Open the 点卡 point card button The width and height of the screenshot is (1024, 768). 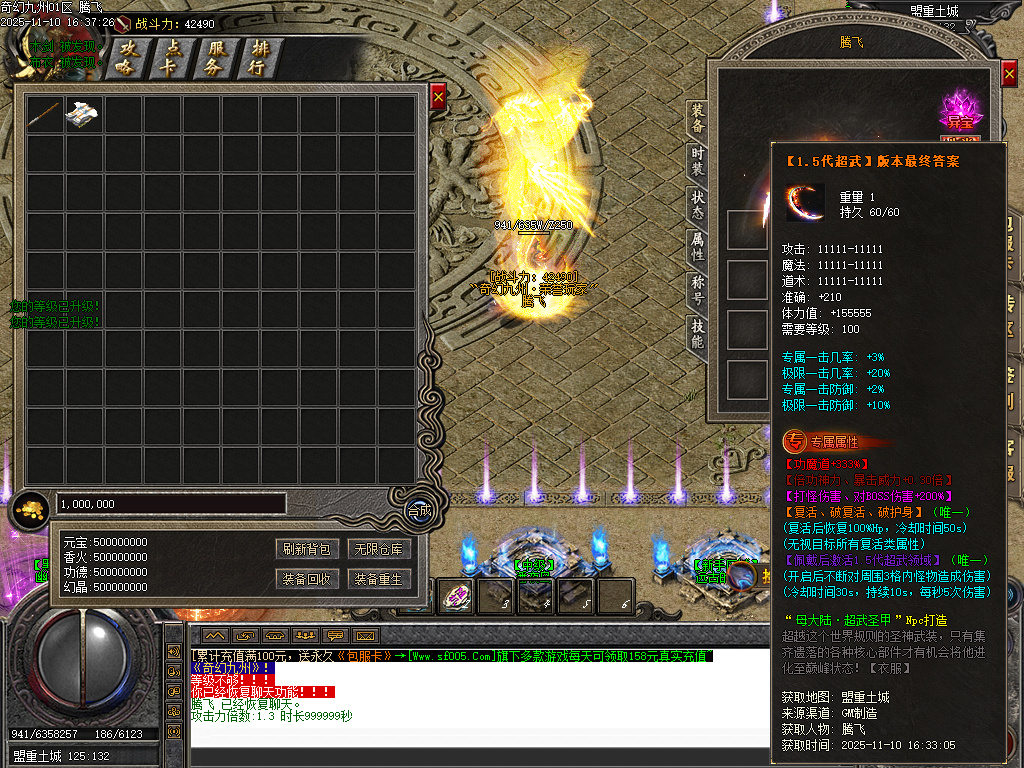(171, 58)
